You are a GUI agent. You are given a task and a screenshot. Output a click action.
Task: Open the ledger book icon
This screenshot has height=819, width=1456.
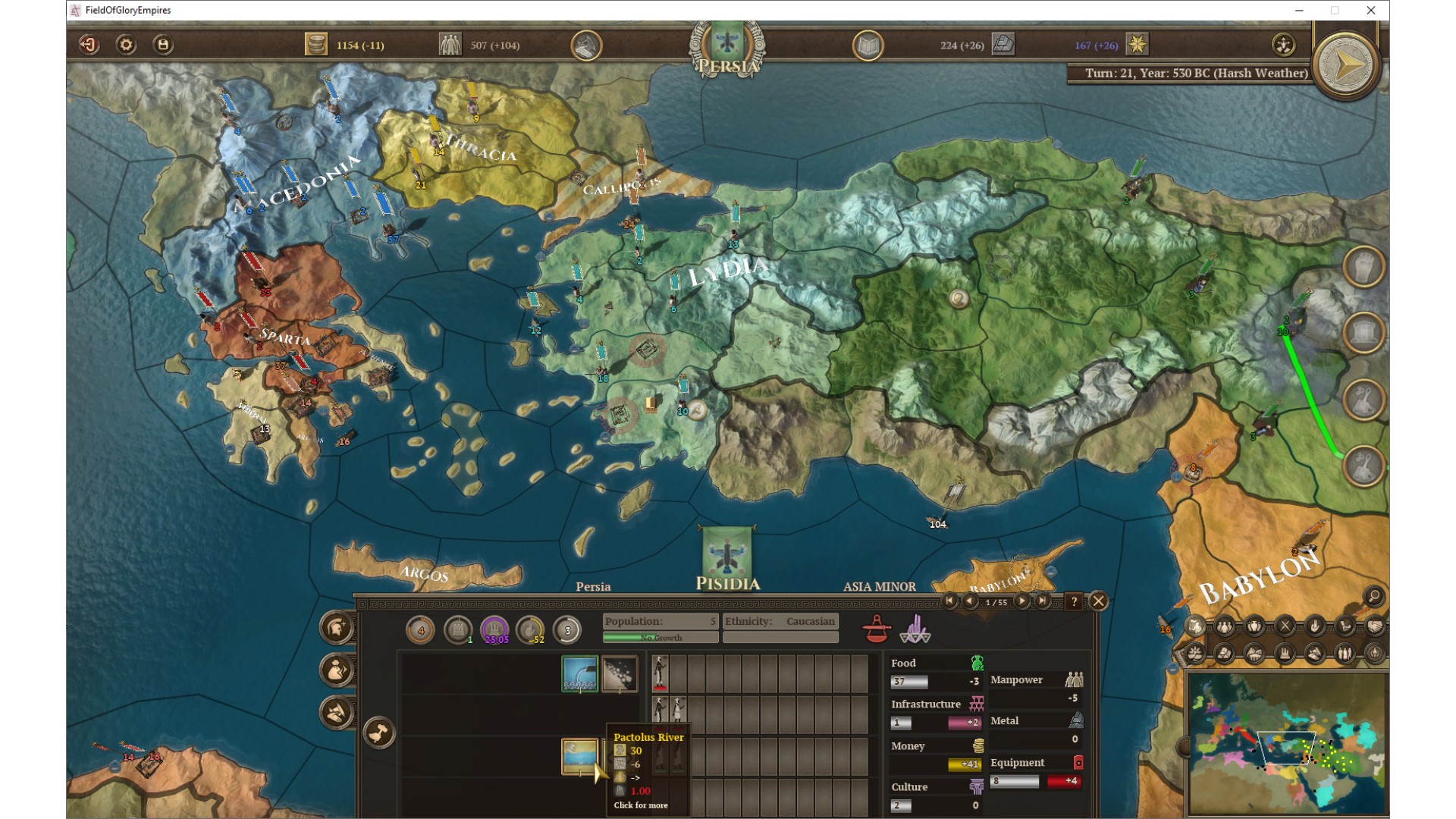[868, 45]
